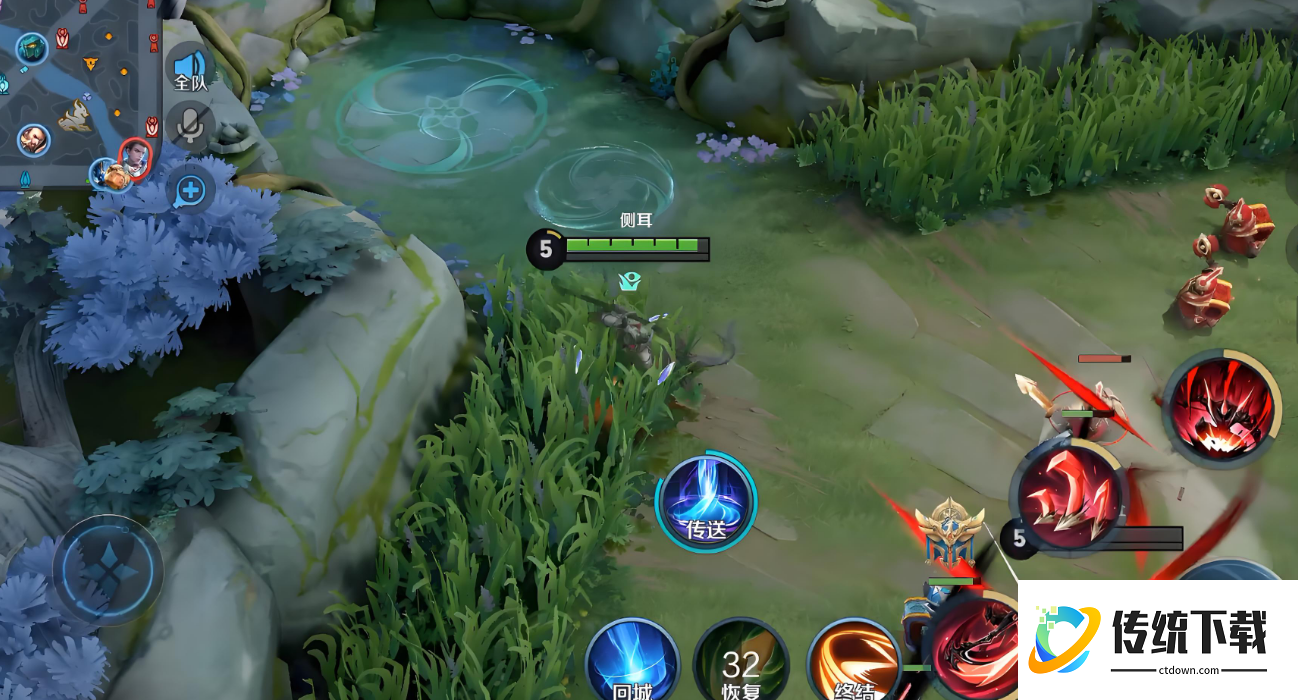The height and width of the screenshot is (700, 1298).
Task: Use the red scythe skill icon
Action: coord(975,648)
